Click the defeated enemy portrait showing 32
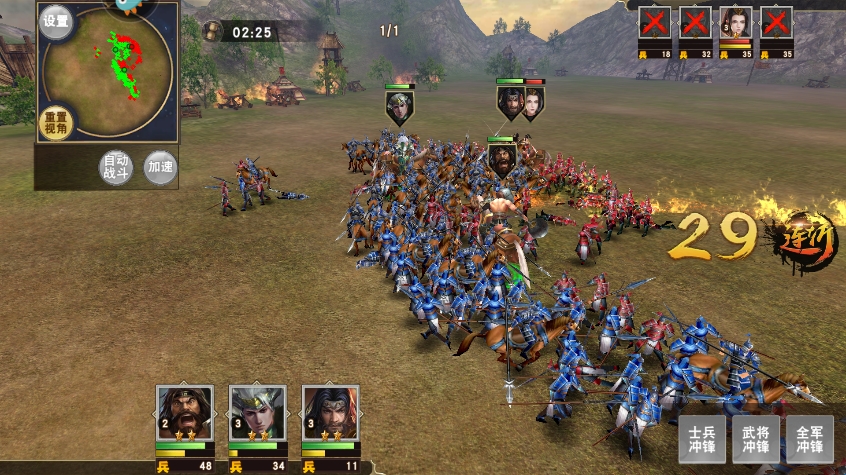 coord(695,23)
